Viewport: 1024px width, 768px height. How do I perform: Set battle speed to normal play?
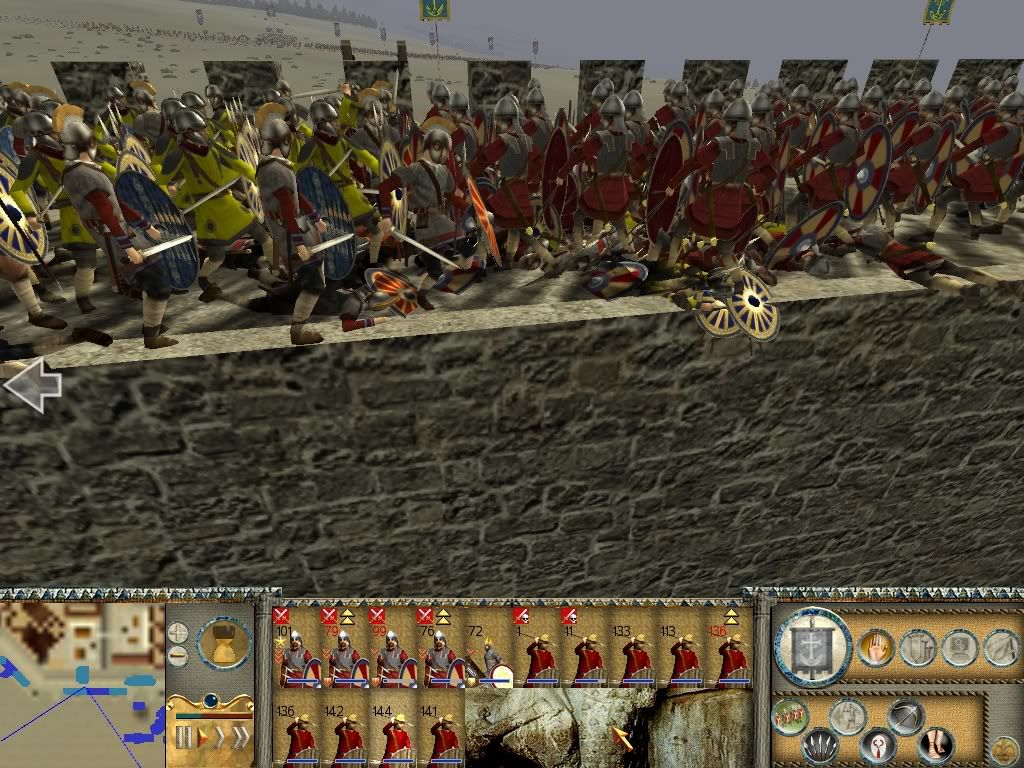point(201,738)
